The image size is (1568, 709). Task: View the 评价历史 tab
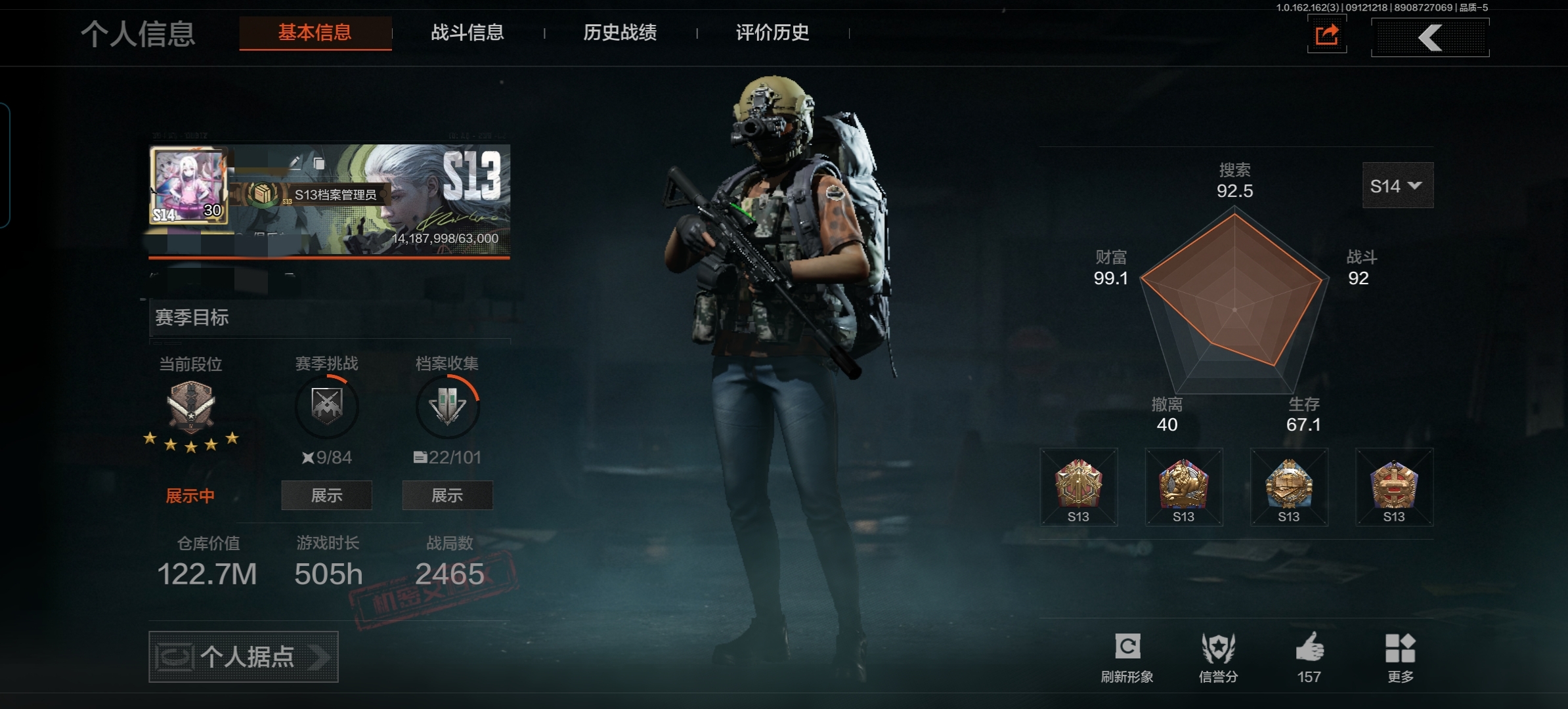772,33
